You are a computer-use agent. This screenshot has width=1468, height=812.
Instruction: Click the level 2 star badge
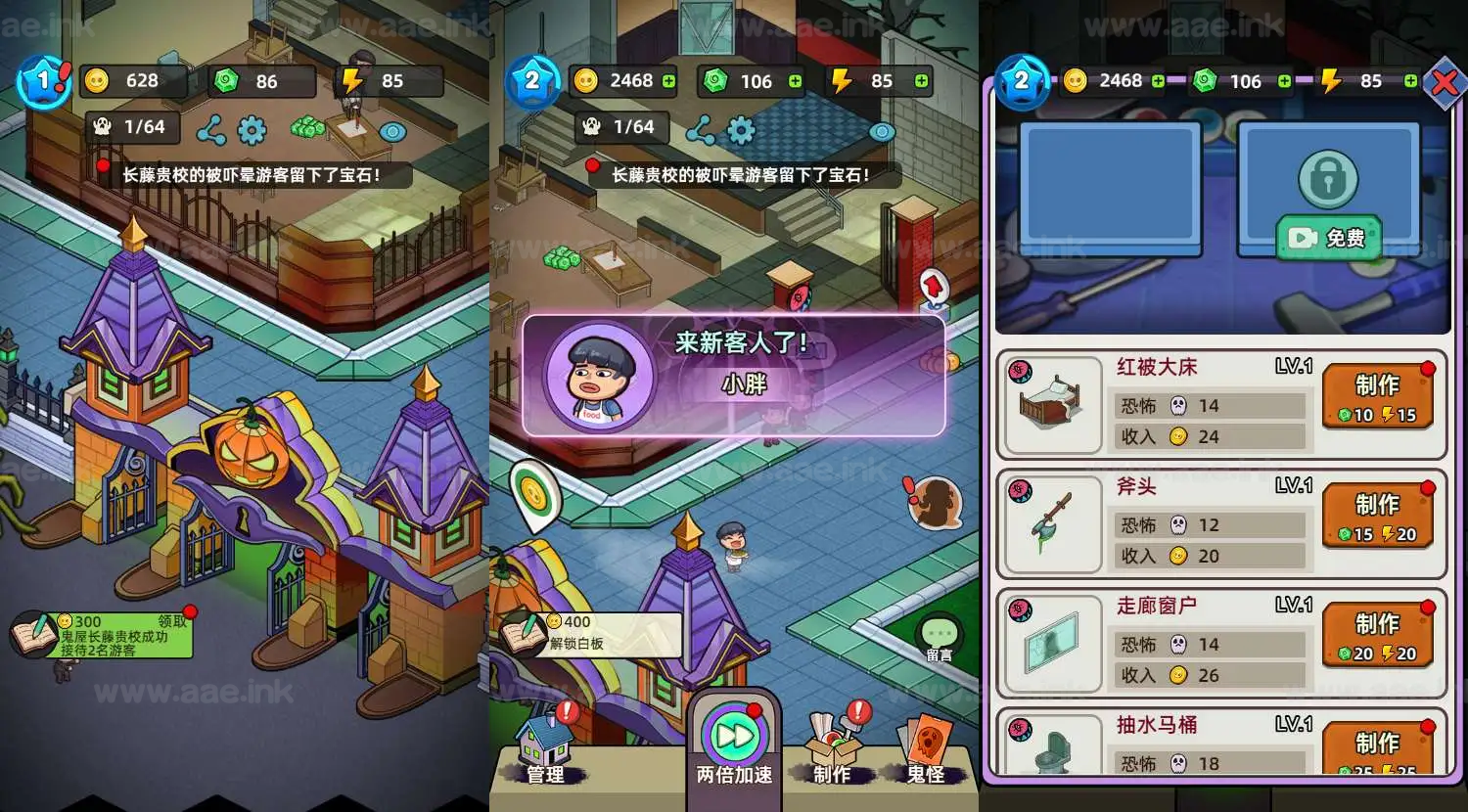pos(533,82)
